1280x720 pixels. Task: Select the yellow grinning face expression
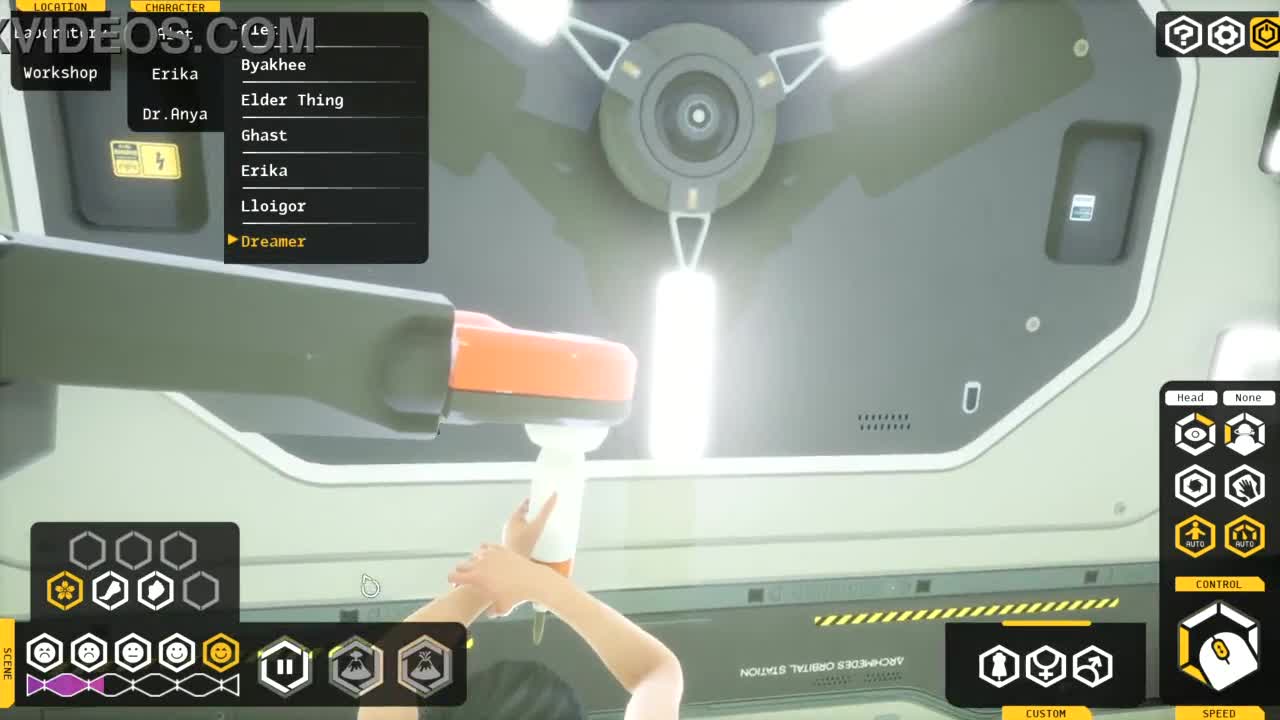[221, 653]
